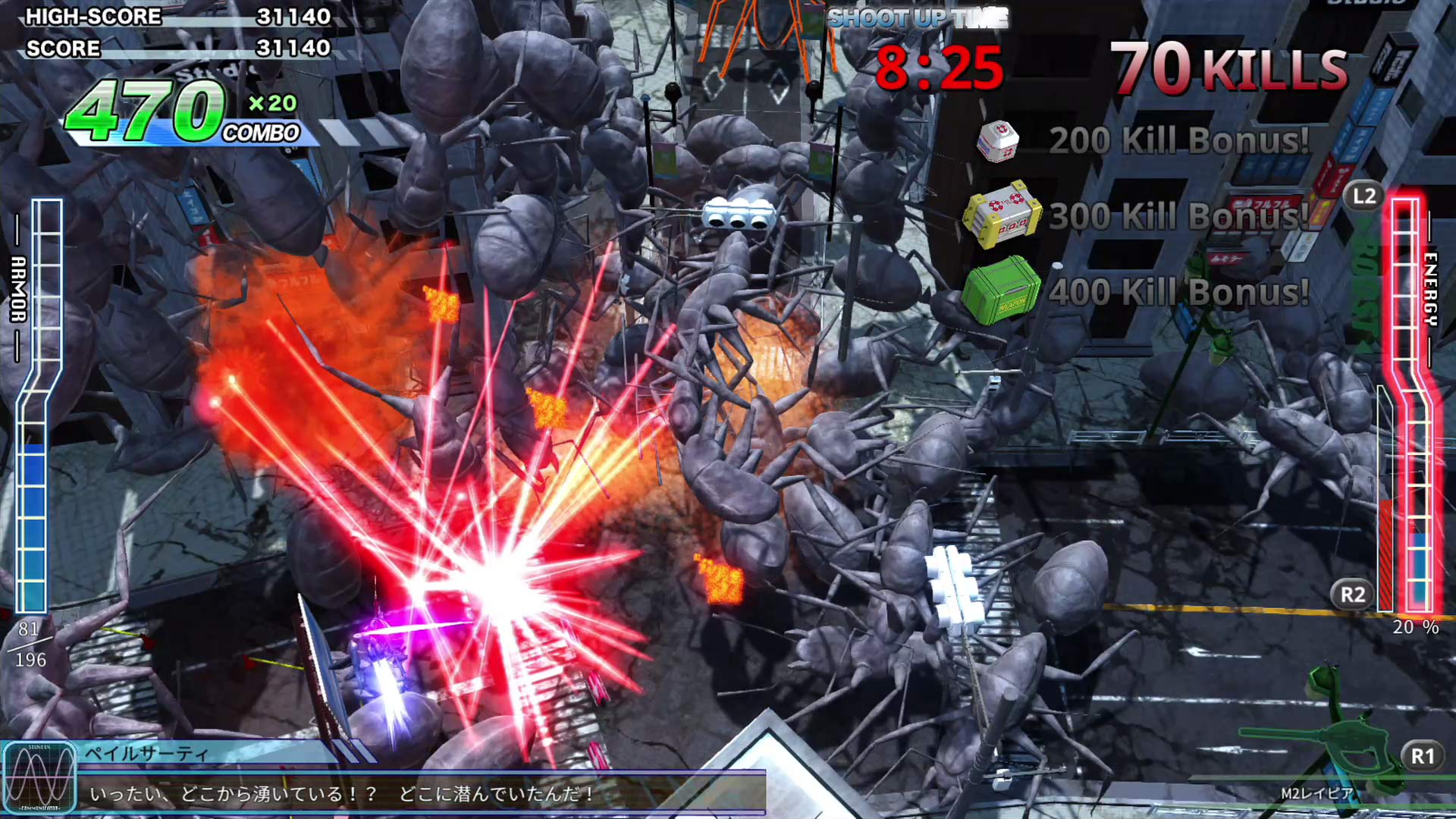Viewport: 1456px width, 819px height.
Task: Toggle the 300 Kill Bonus entry
Action: click(x=1180, y=218)
